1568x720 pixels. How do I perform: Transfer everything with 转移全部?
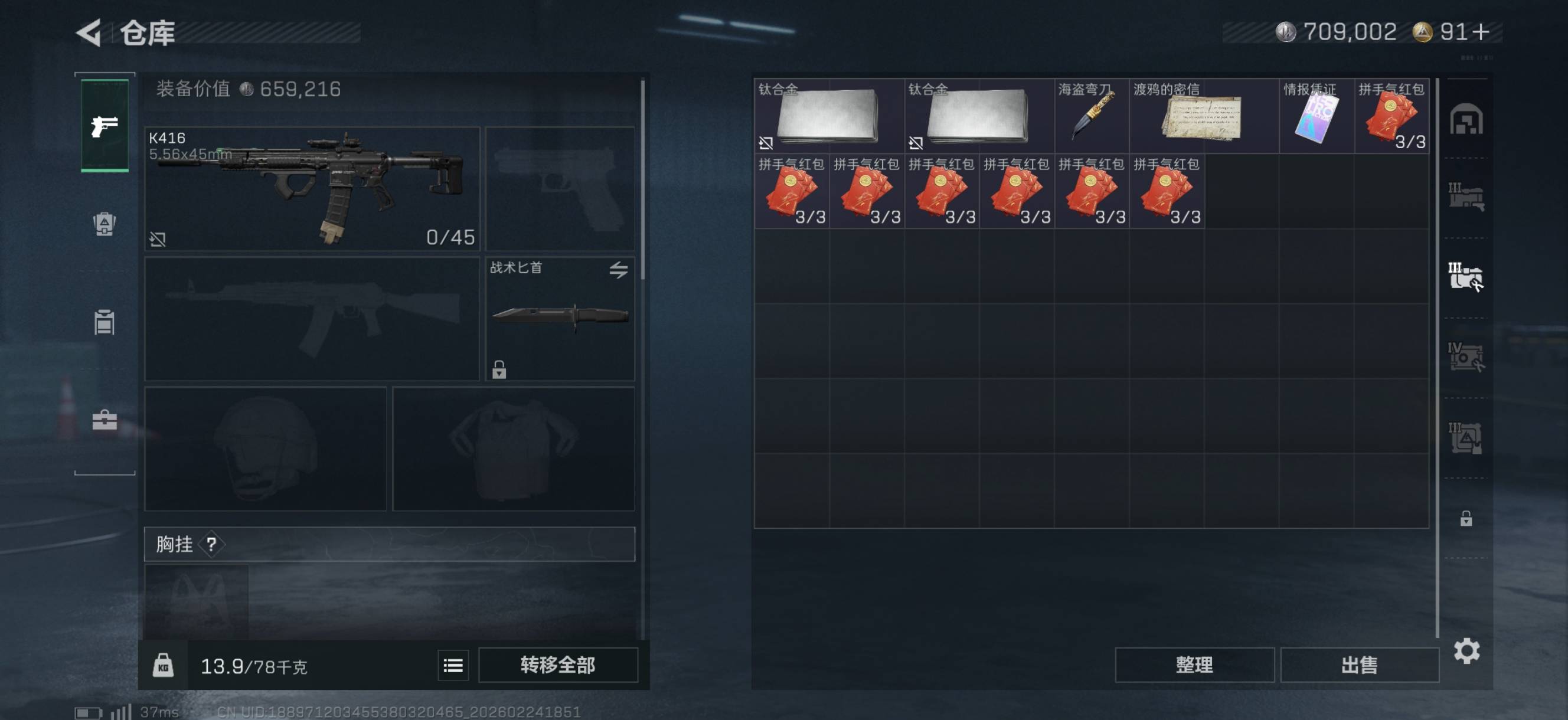point(557,665)
